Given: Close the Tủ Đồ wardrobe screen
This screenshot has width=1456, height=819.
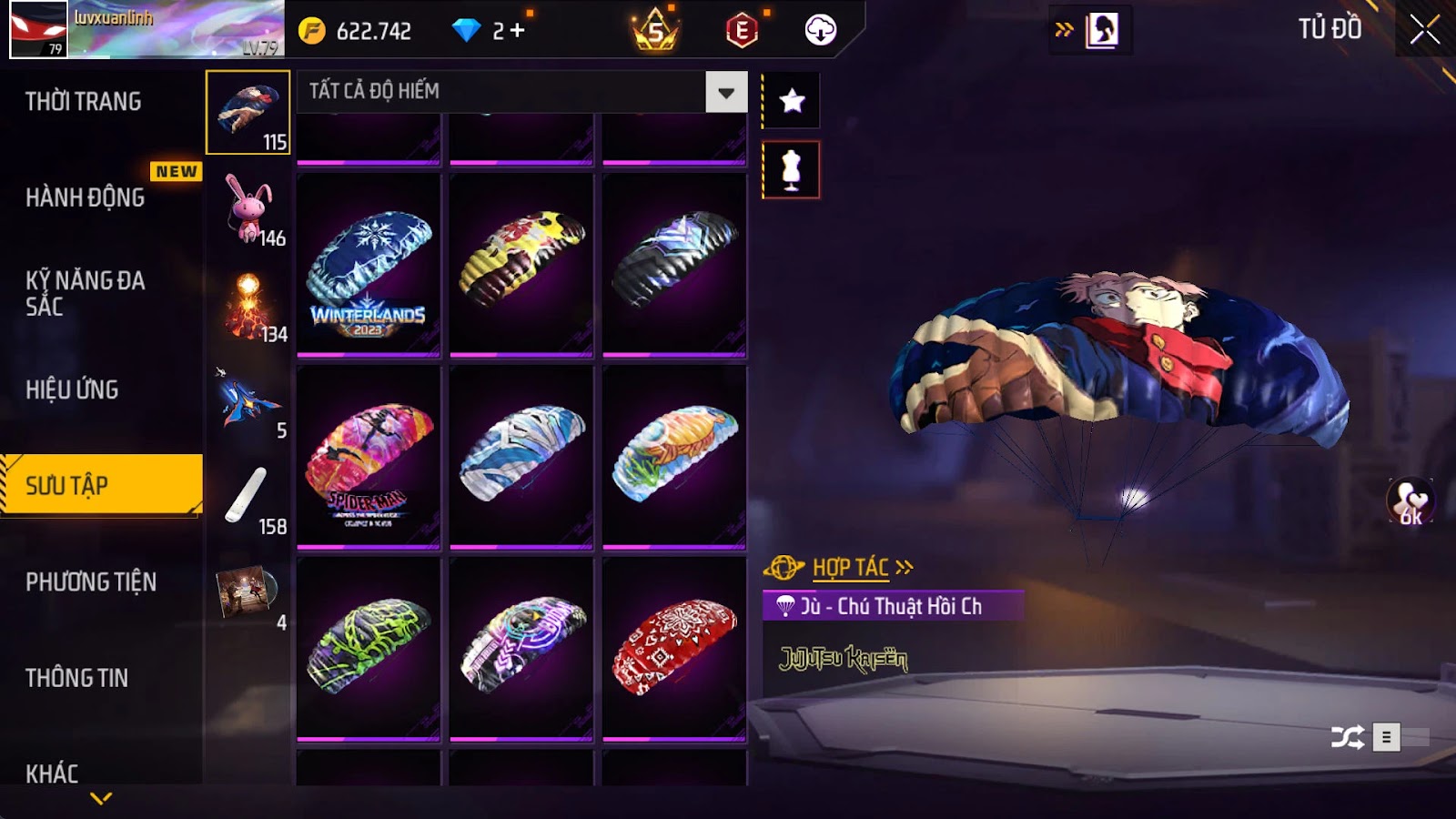Looking at the screenshot, I should point(1424,30).
